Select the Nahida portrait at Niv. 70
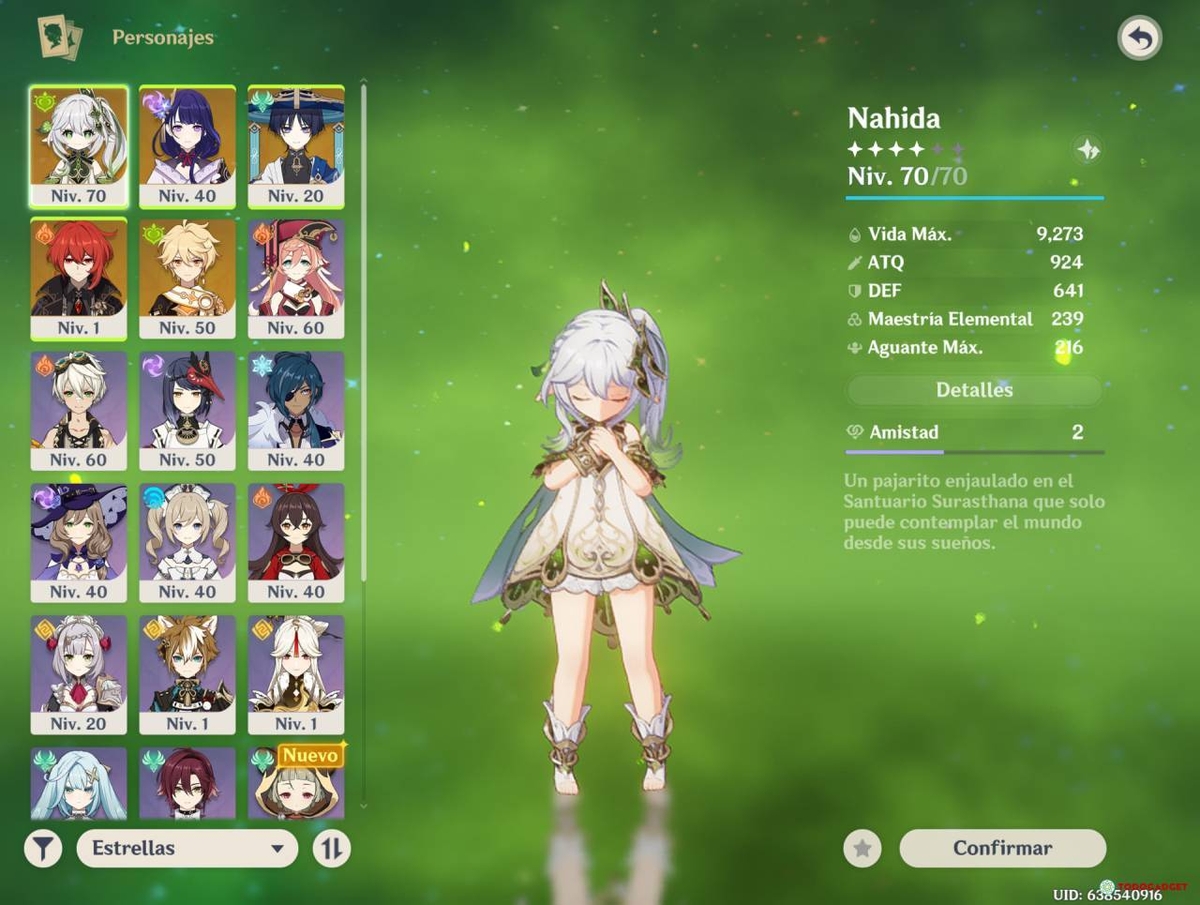Viewport: 1200px width, 905px height. tap(79, 146)
